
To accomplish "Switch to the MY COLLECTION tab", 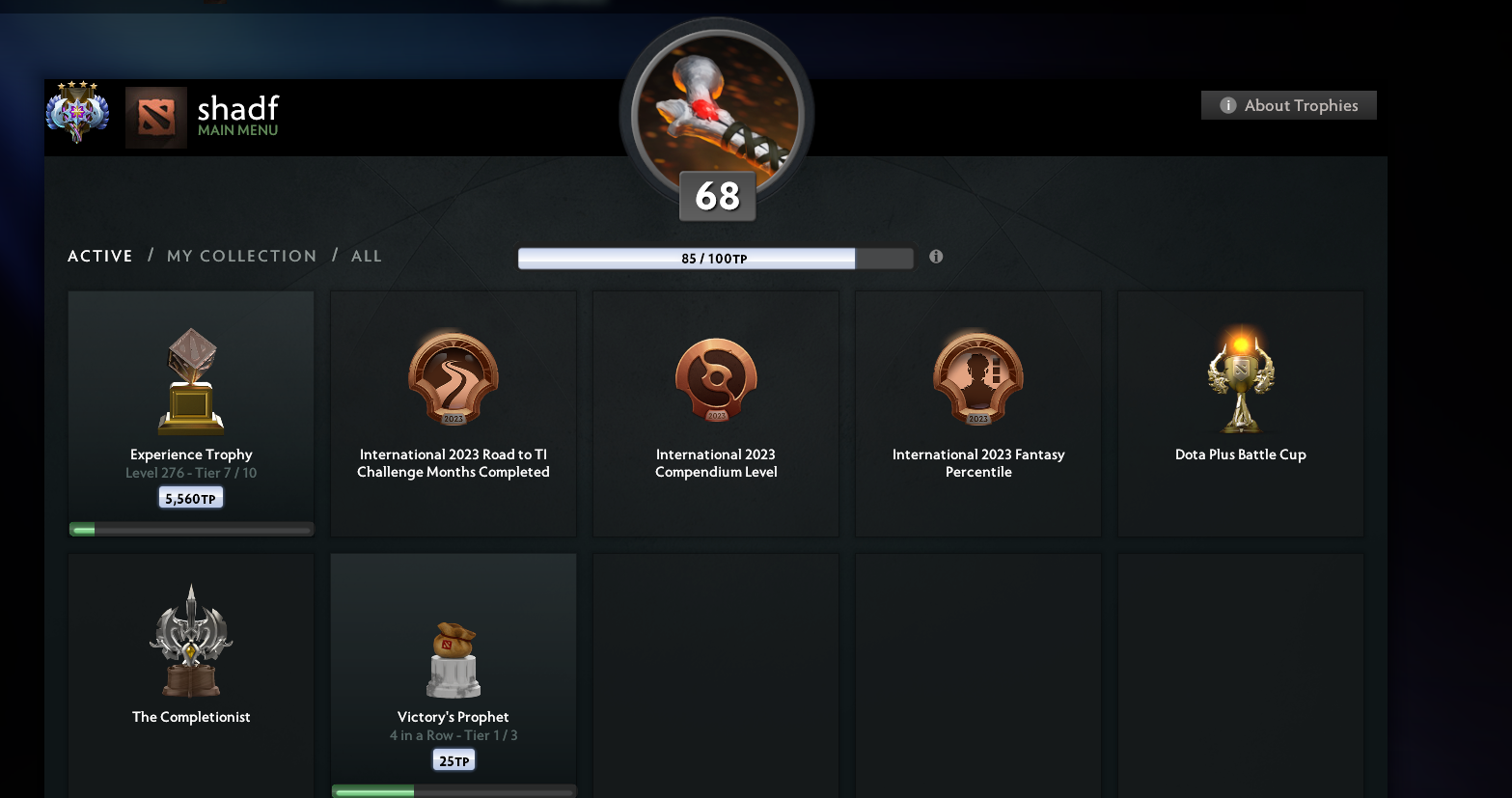I will click(241, 255).
